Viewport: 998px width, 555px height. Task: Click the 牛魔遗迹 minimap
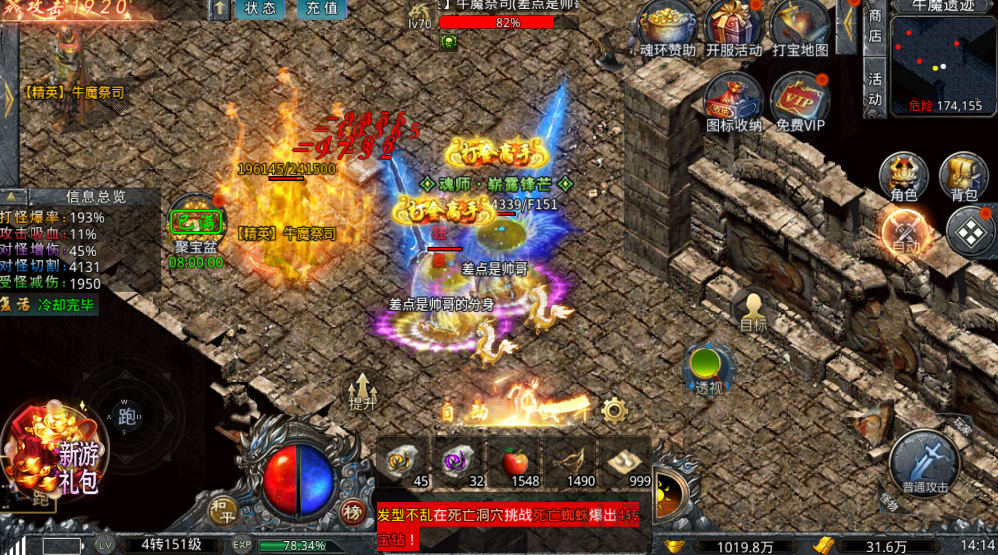point(941,62)
